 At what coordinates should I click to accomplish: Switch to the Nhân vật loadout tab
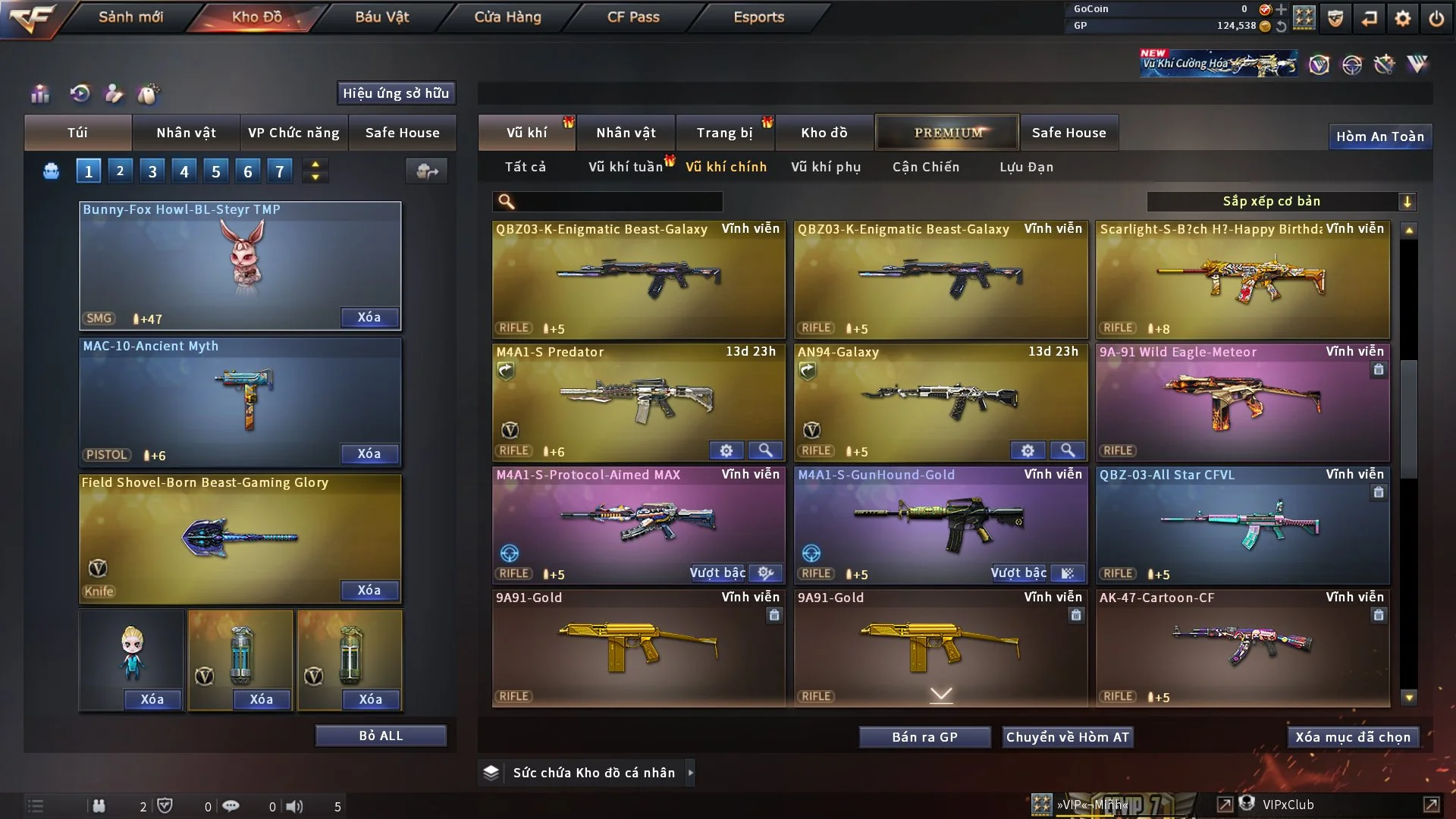coord(186,133)
